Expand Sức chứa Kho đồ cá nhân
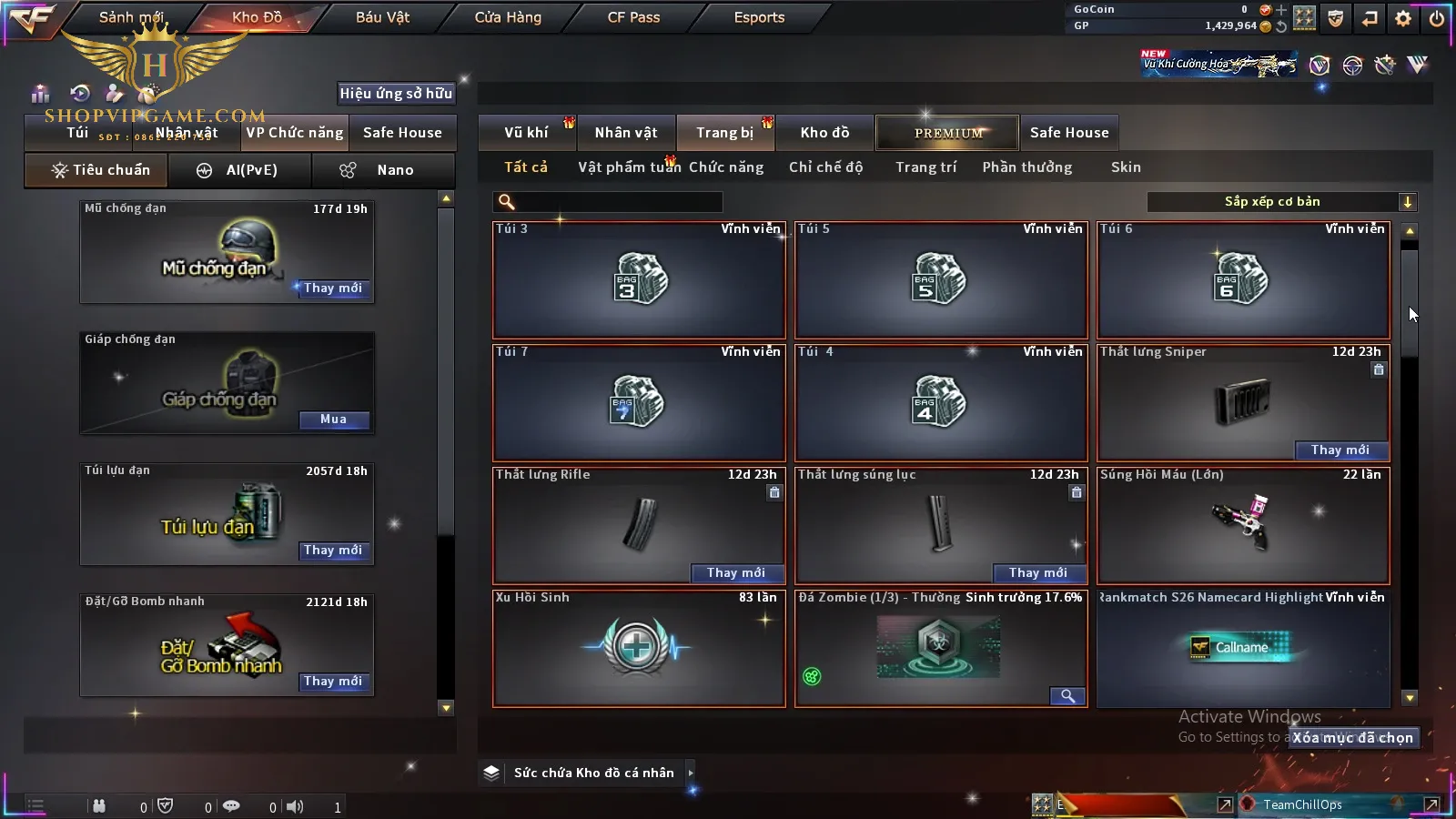 pyautogui.click(x=691, y=773)
